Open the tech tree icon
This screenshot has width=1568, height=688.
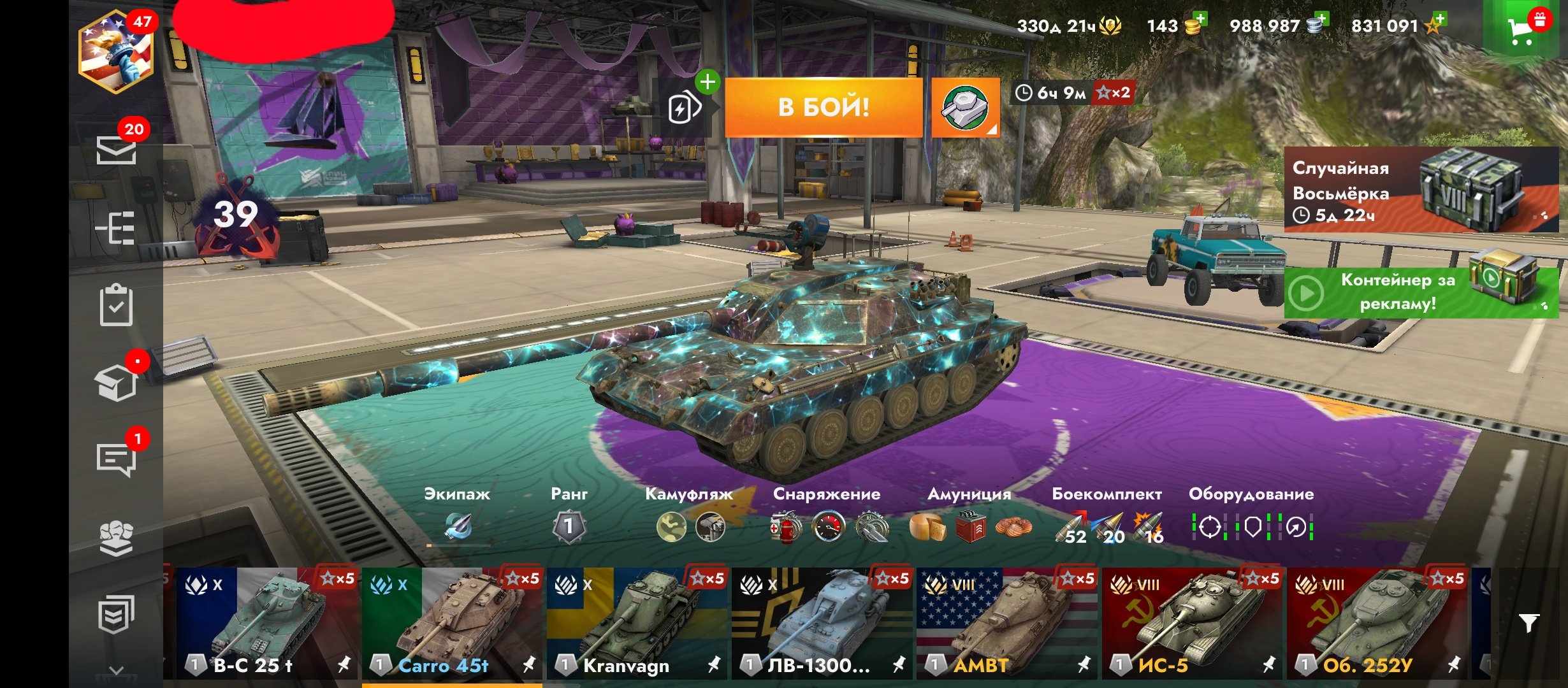[x=115, y=227]
